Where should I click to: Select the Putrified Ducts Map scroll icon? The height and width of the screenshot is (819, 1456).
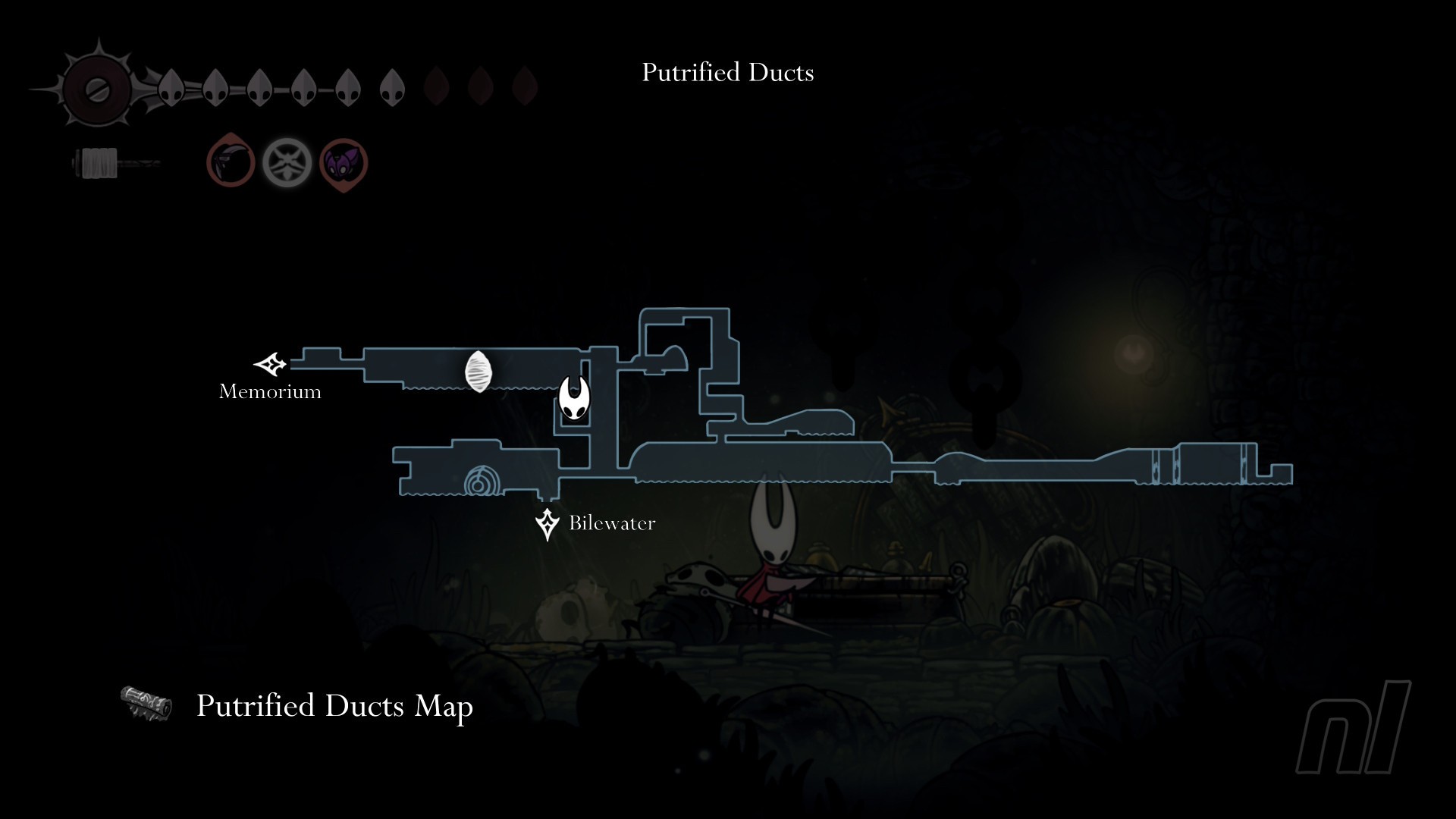146,704
